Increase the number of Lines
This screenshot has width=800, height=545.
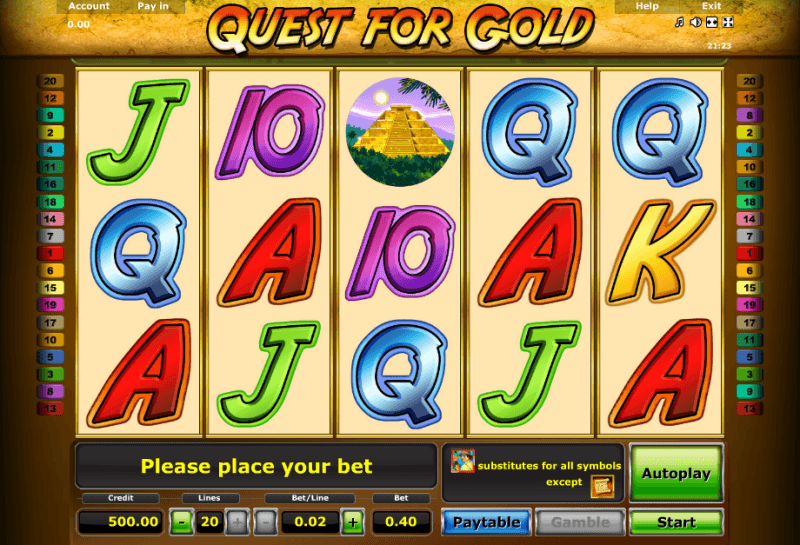[x=237, y=521]
